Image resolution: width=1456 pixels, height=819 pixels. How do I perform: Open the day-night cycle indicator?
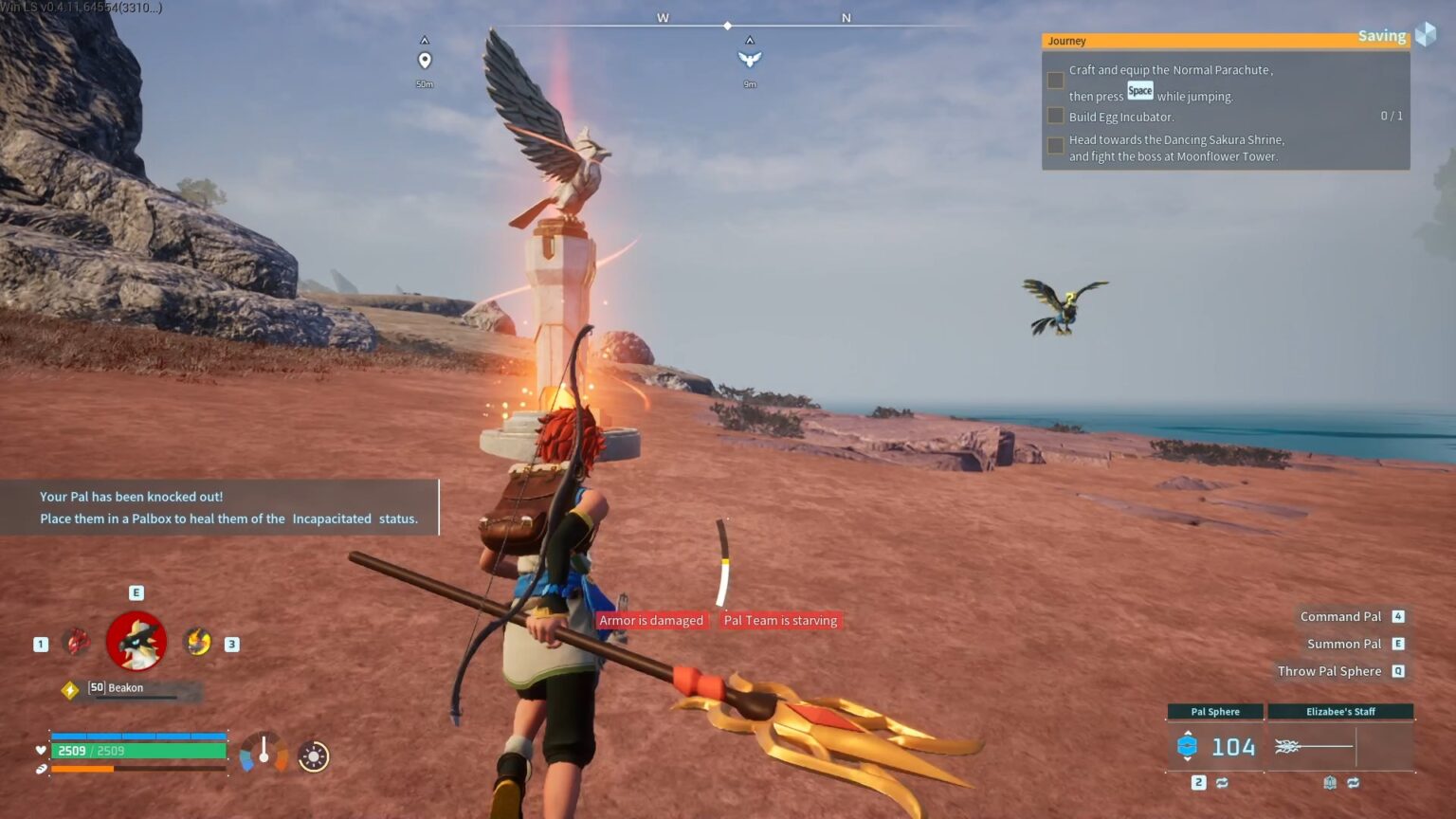click(312, 756)
